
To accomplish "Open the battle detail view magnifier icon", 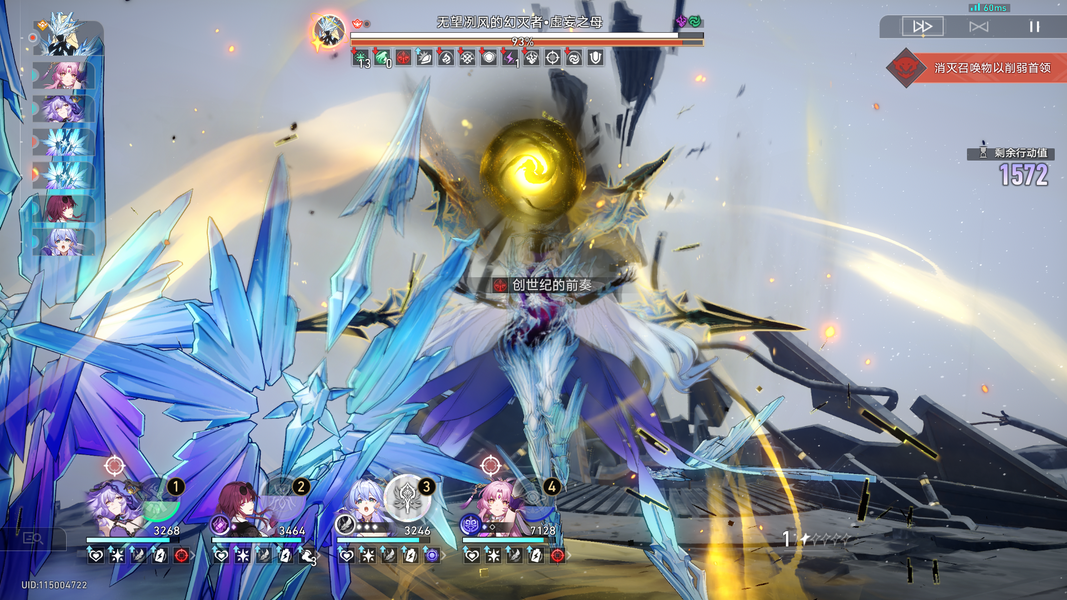I will tap(33, 539).
